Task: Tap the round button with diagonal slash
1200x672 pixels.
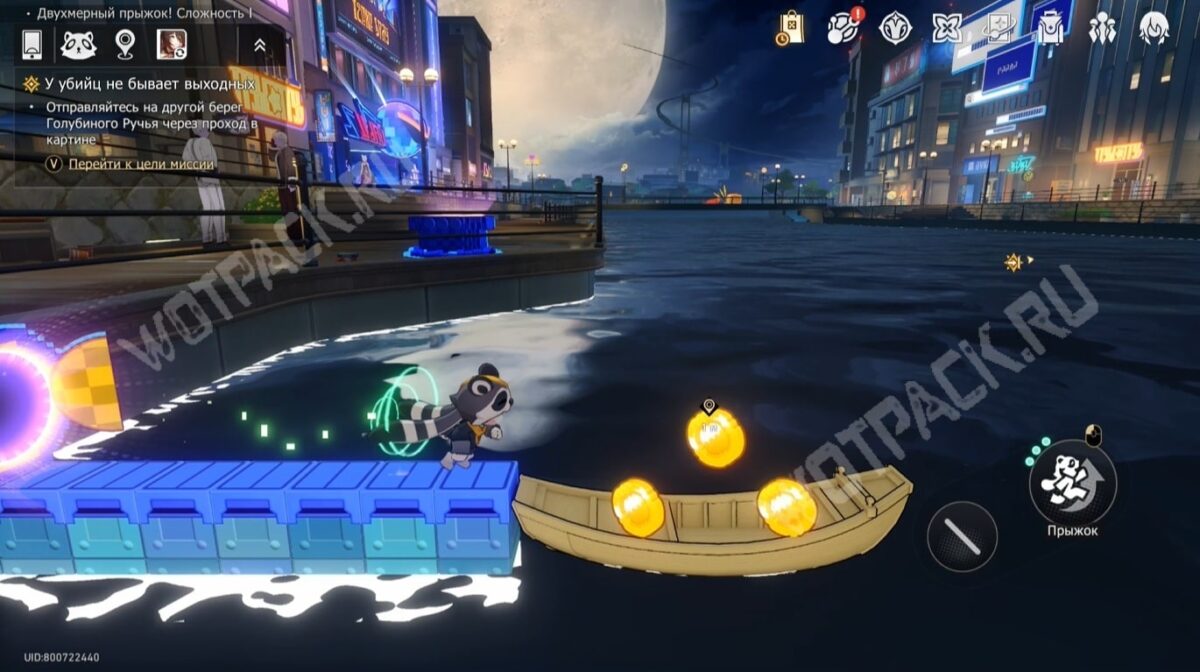Action: 962,536
